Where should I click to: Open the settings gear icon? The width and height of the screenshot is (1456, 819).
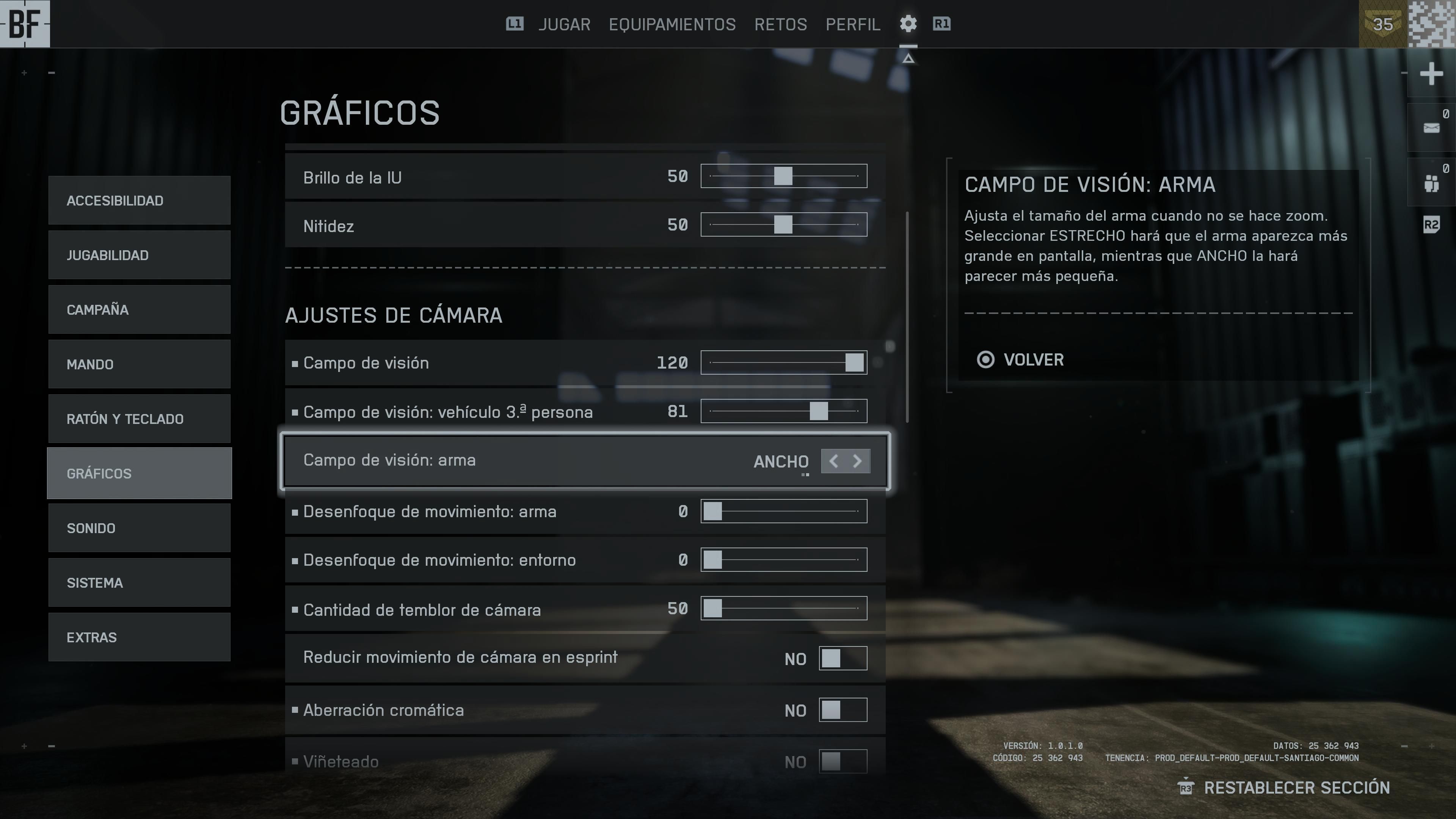908,24
